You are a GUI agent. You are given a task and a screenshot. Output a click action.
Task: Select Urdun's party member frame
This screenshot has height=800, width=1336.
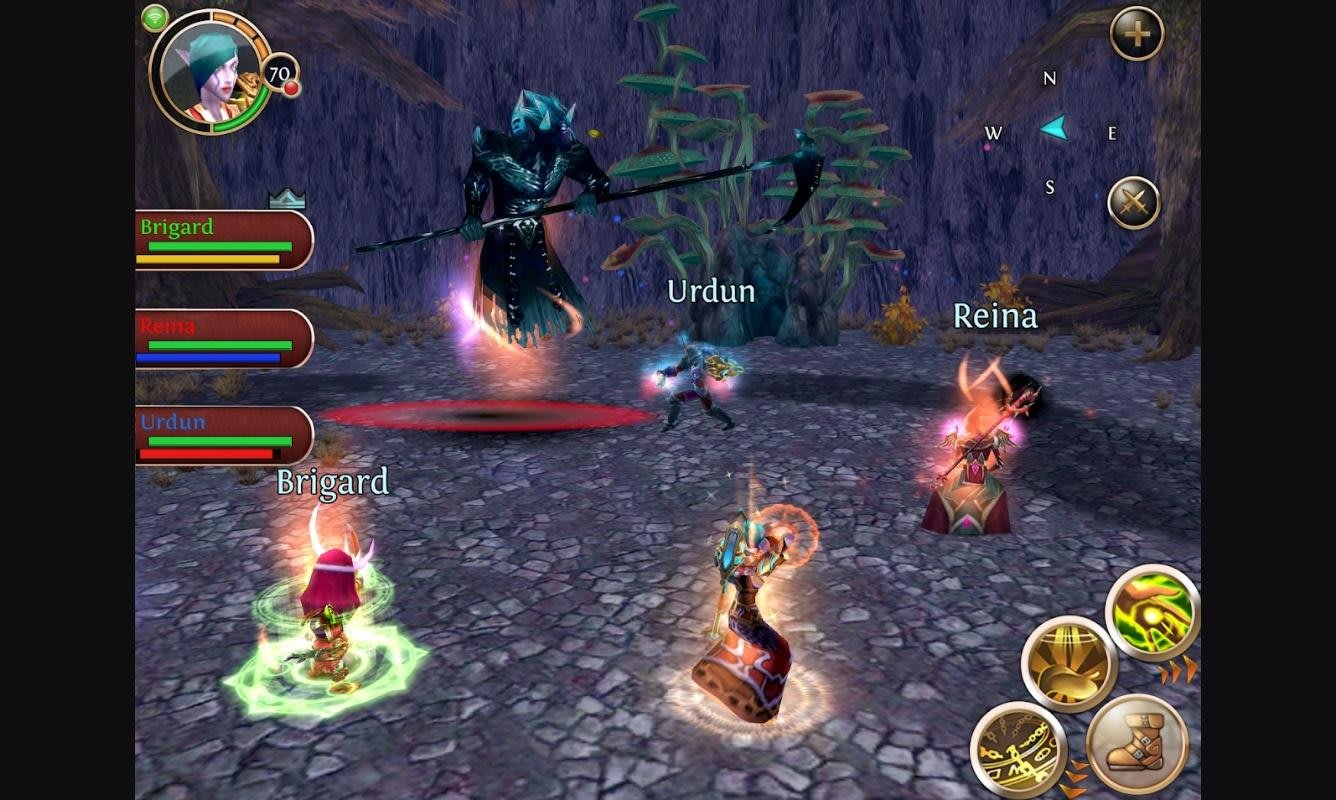click(224, 436)
